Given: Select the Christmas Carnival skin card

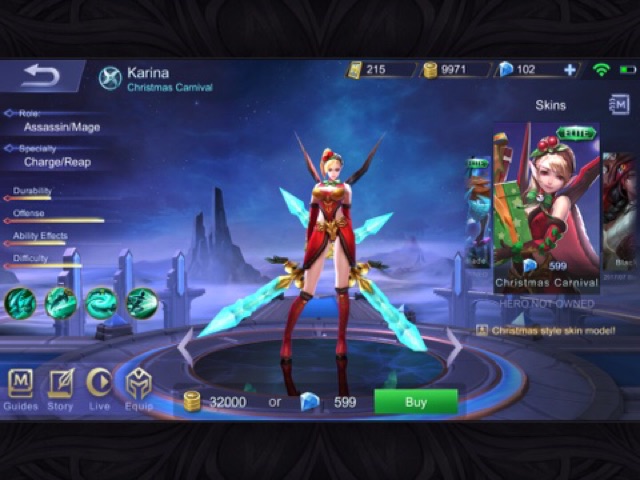Looking at the screenshot, I should (x=546, y=207).
